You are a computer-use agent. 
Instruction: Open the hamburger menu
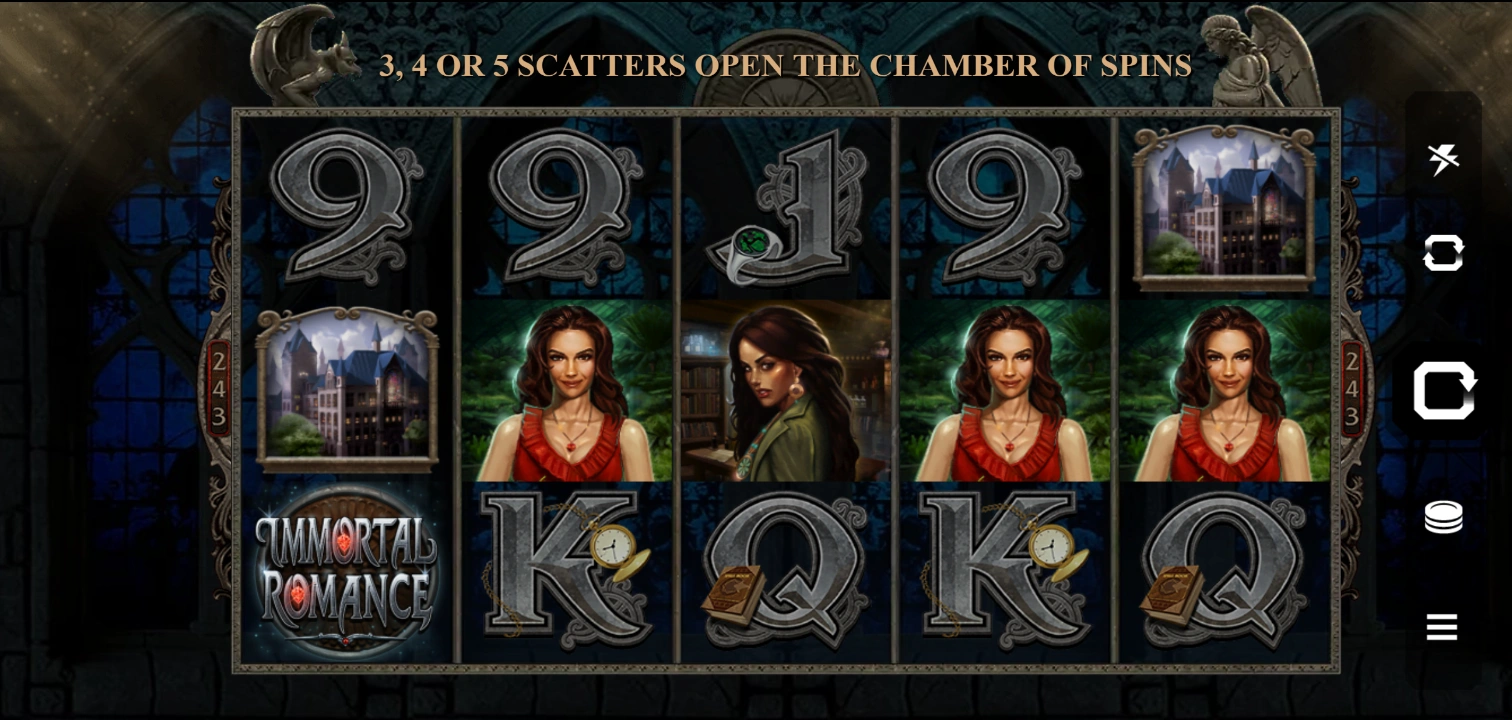[x=1442, y=627]
